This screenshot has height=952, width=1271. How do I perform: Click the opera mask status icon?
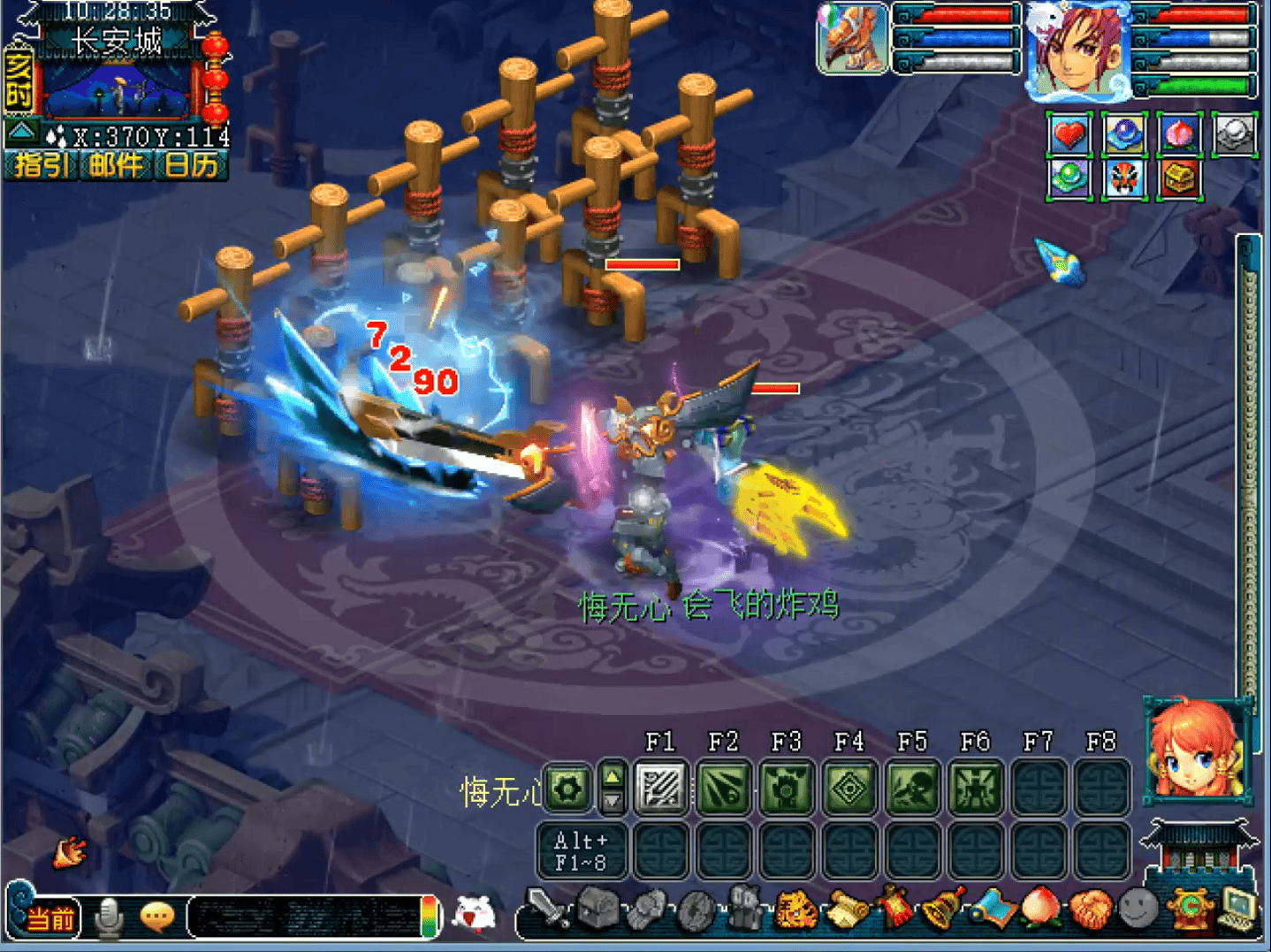(1124, 179)
